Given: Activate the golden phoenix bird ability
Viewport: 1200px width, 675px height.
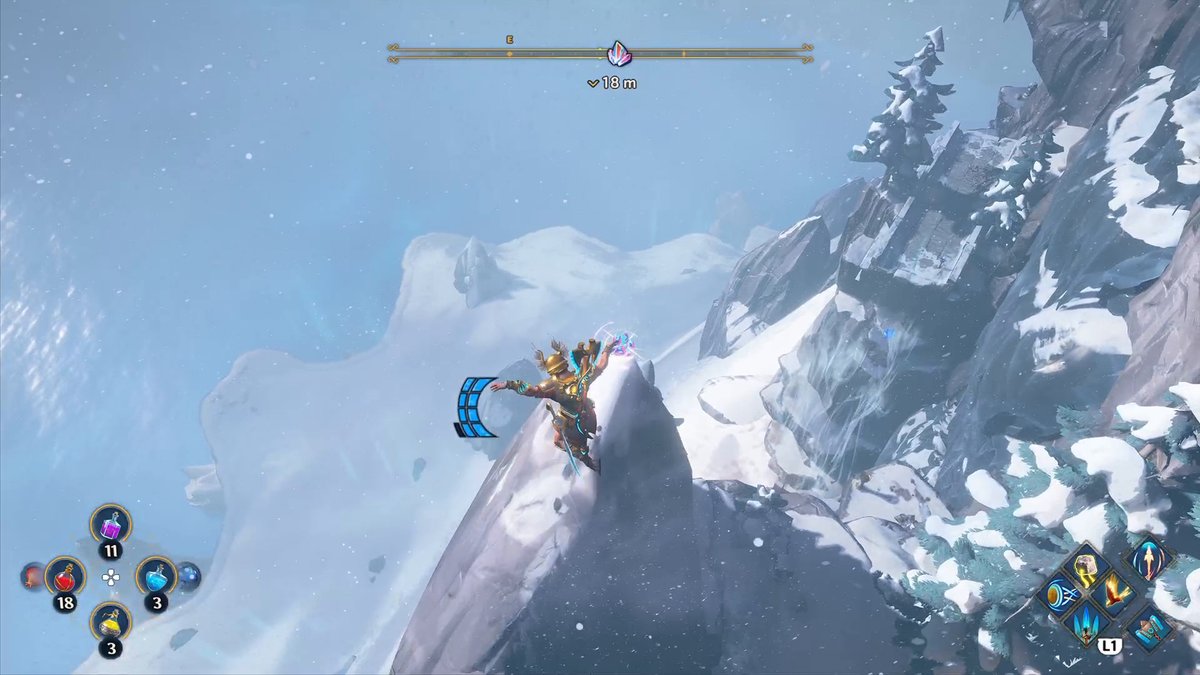Looking at the screenshot, I should pyautogui.click(x=1117, y=594).
